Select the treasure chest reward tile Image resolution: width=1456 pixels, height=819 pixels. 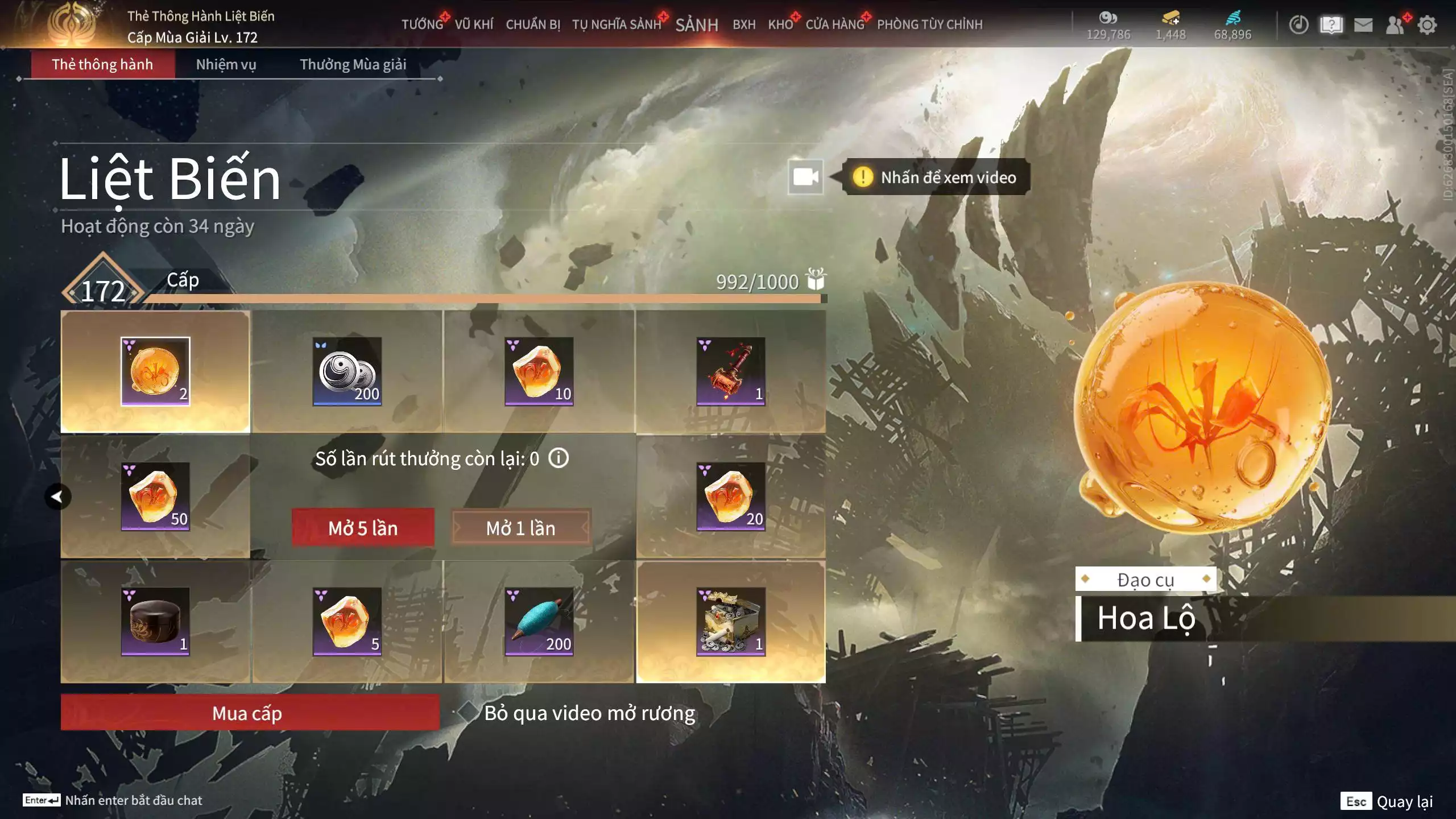pyautogui.click(x=731, y=622)
